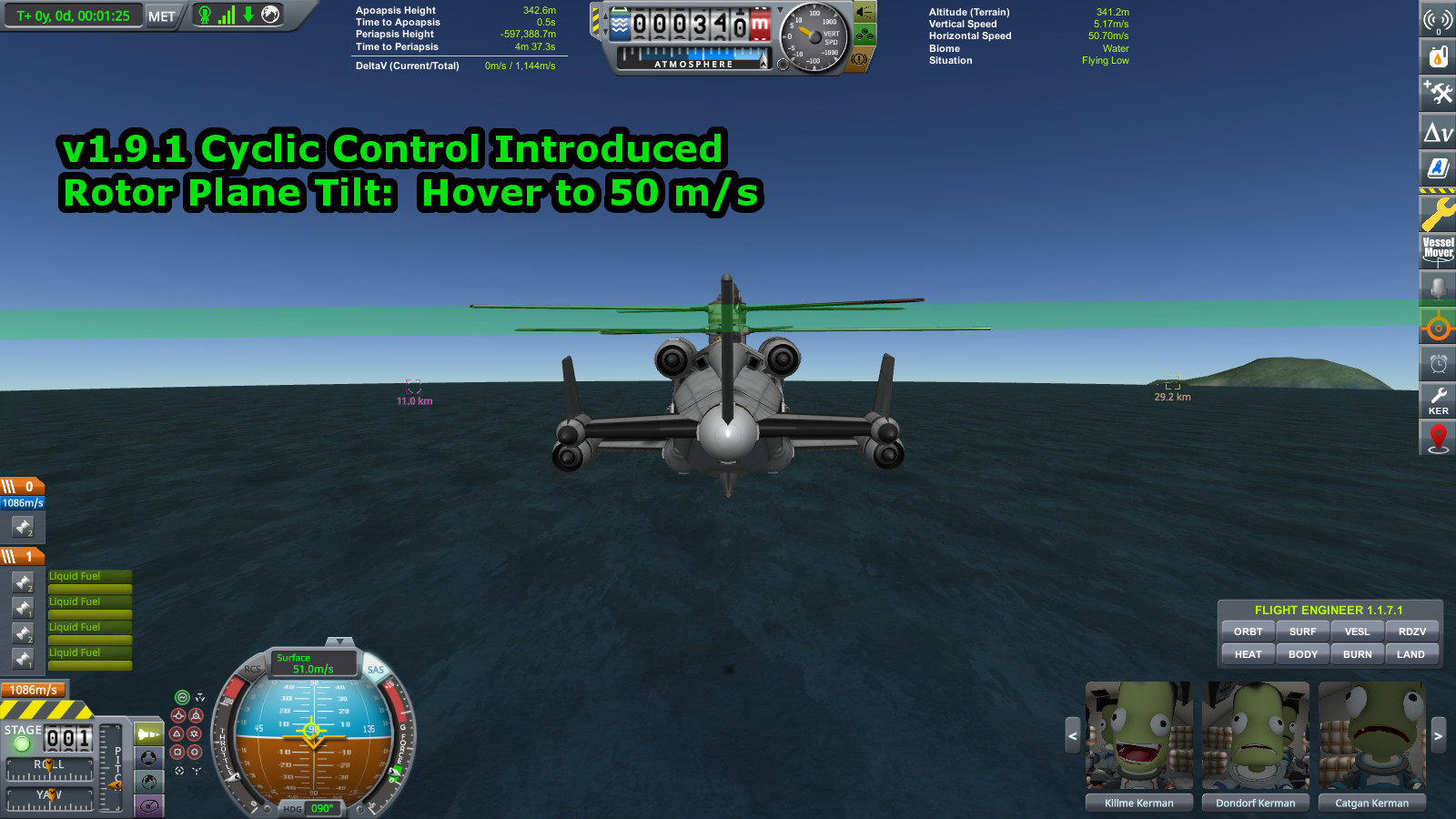Viewport: 1456px width, 819px height.
Task: Toggle the VESL section button
Action: pos(1357,632)
